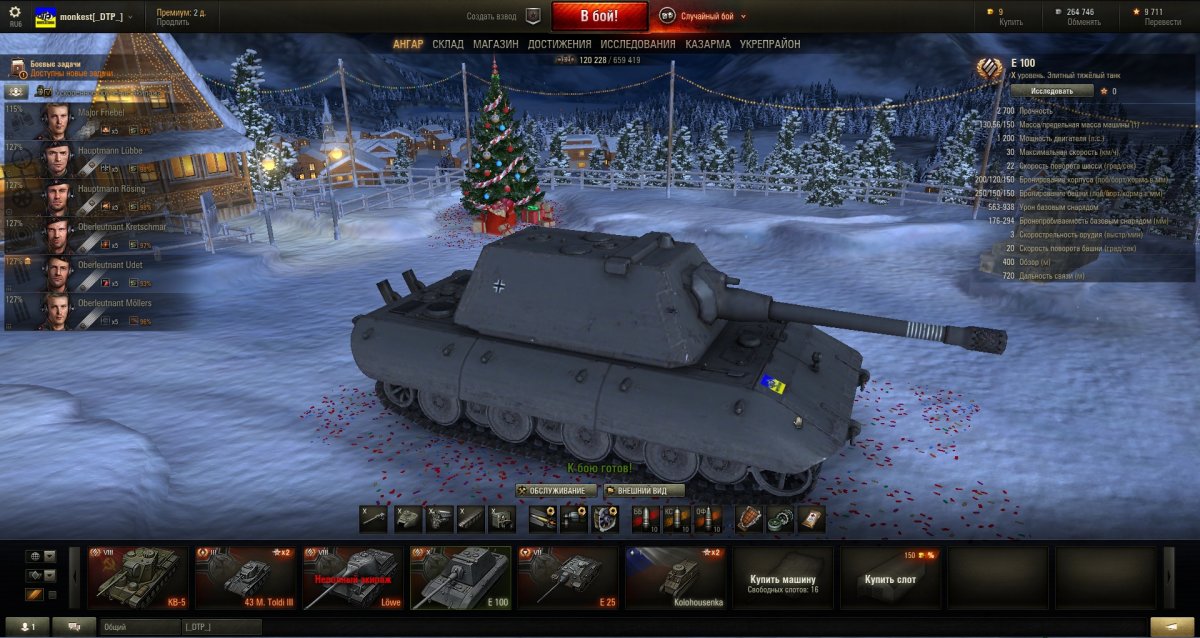This screenshot has width=1200, height=638.
Task: Select the Kolohousenka tank
Action: [x=676, y=577]
